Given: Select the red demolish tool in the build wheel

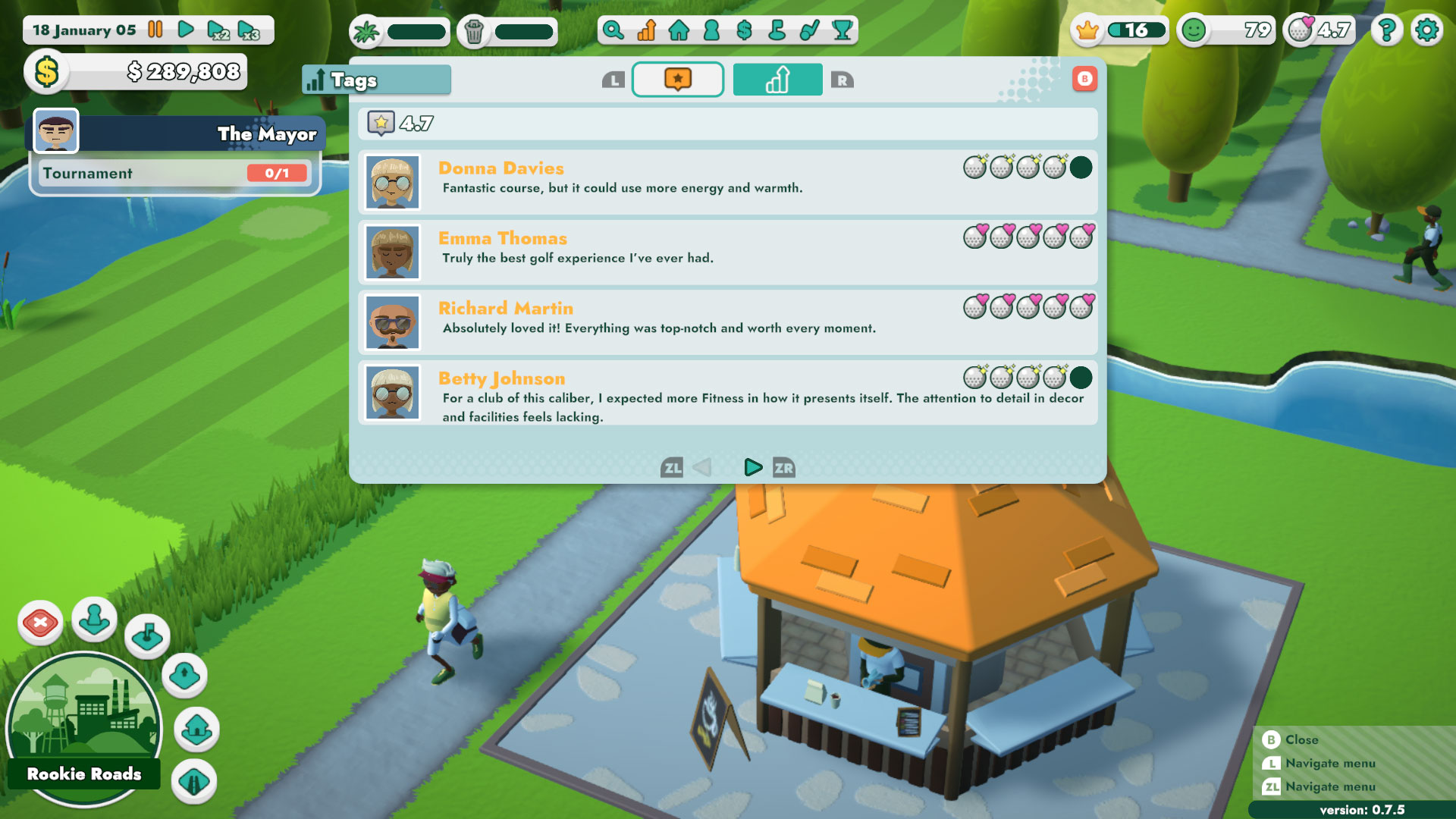Looking at the screenshot, I should coord(42,622).
